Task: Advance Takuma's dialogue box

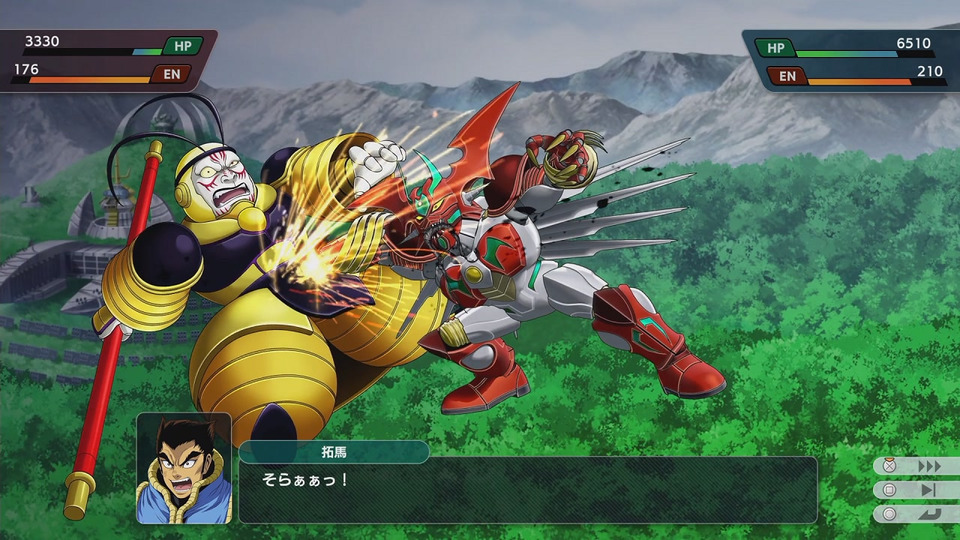Action: point(527,491)
